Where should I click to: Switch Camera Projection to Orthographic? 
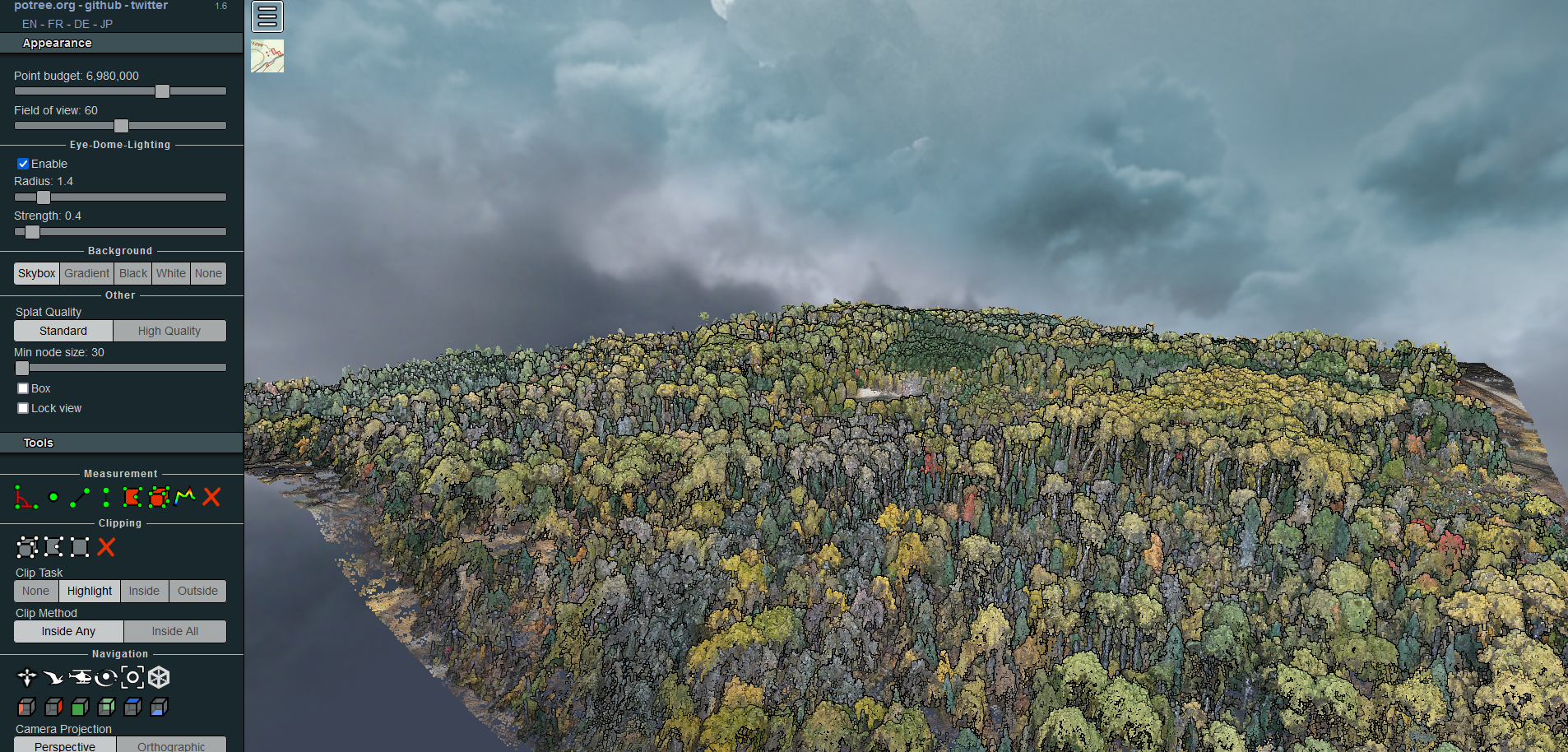pyautogui.click(x=171, y=746)
